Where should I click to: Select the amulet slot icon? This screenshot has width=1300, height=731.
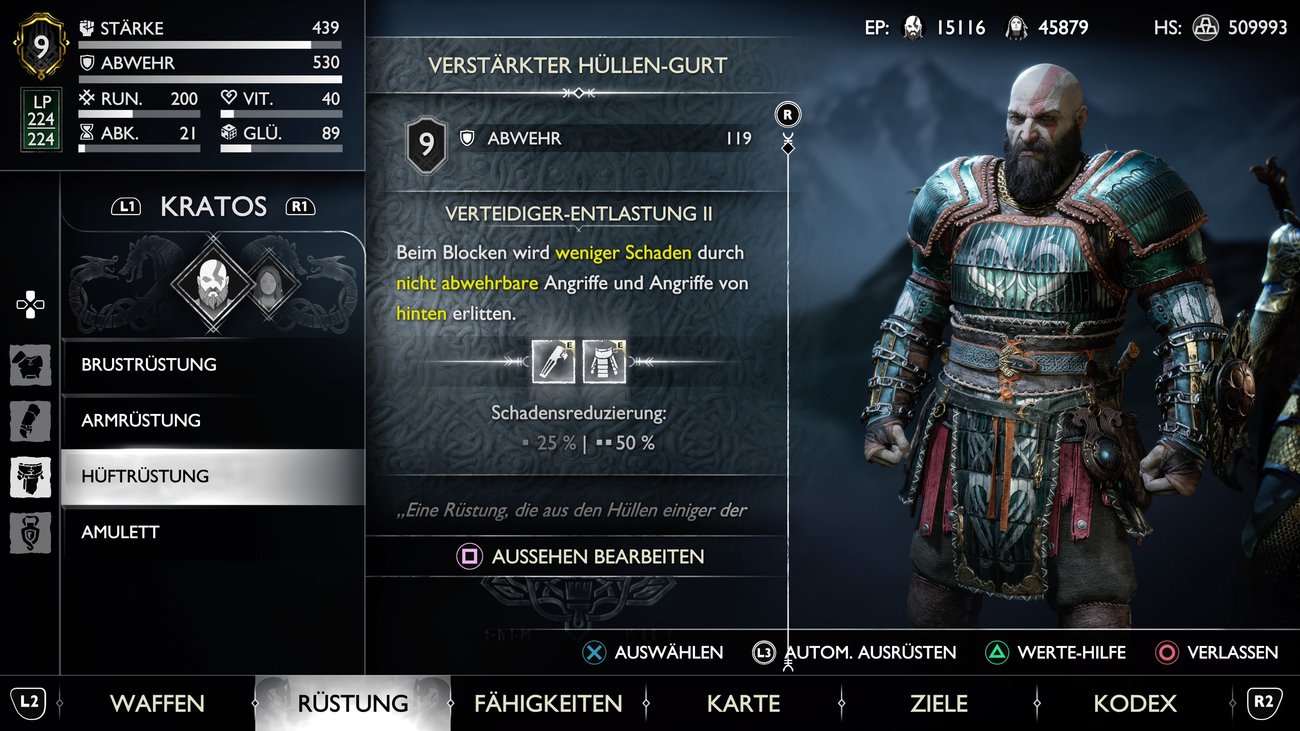(29, 532)
